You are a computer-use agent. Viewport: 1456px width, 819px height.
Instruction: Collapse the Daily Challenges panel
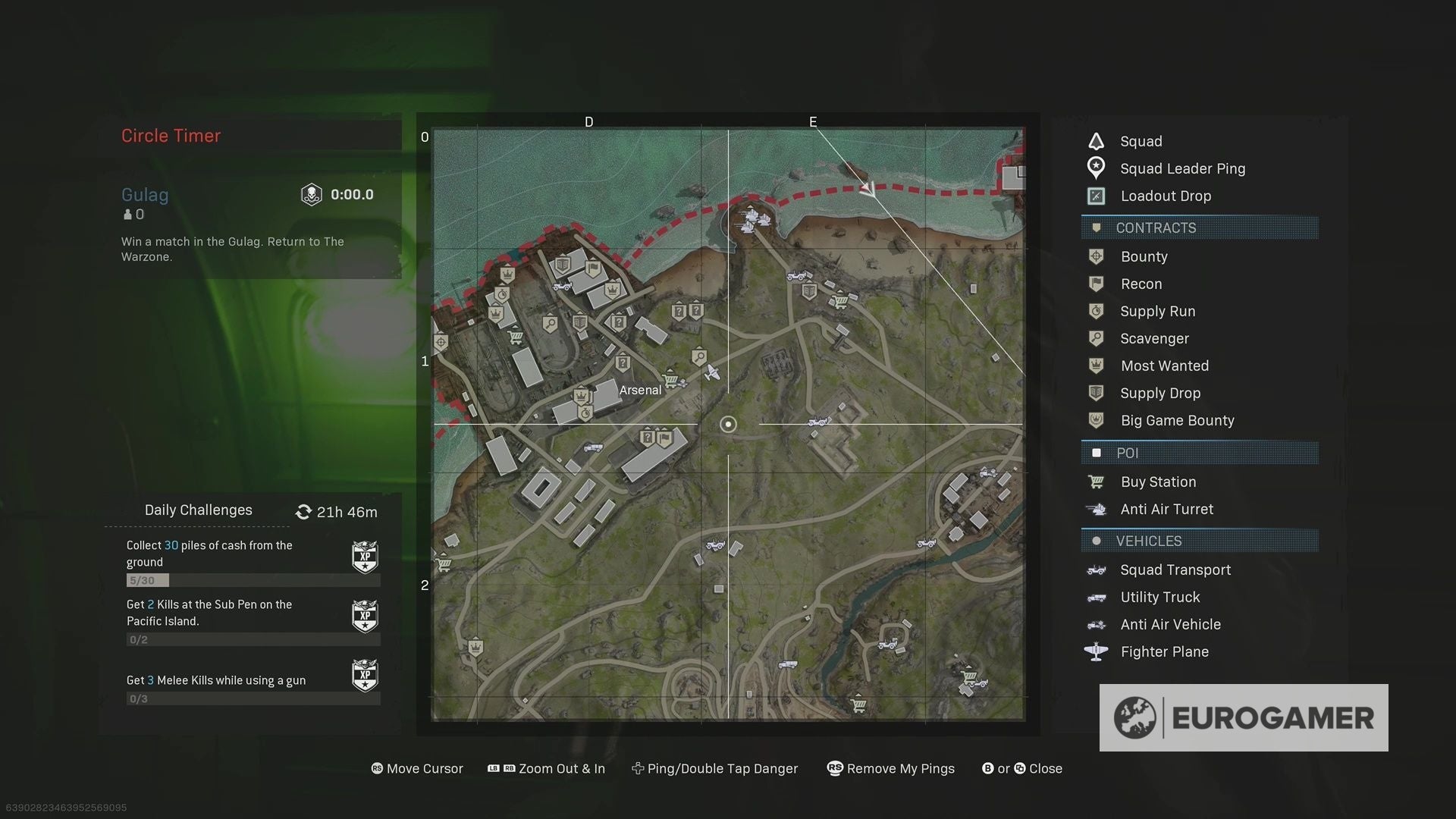pos(197,510)
